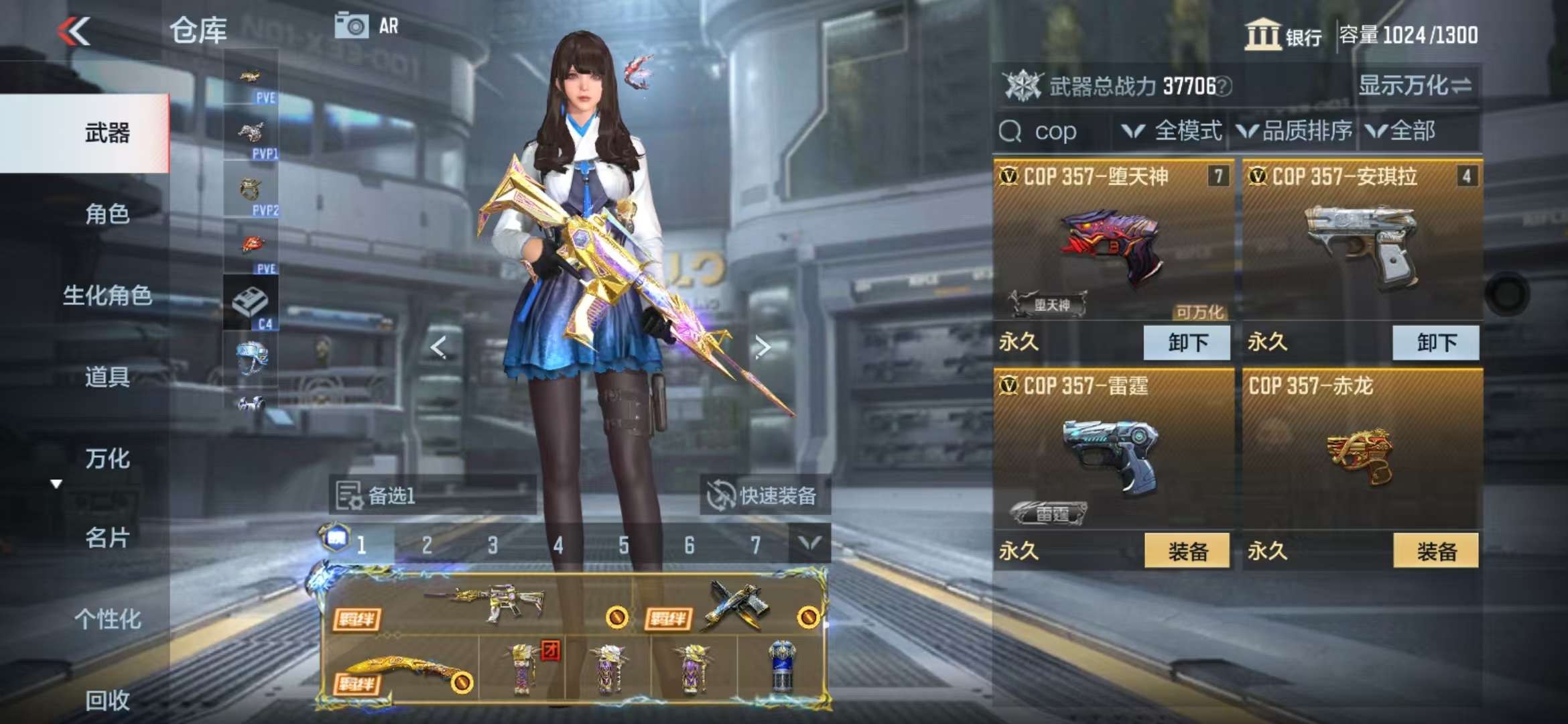Open the 道具 items tab
The height and width of the screenshot is (724, 1568).
pos(107,377)
